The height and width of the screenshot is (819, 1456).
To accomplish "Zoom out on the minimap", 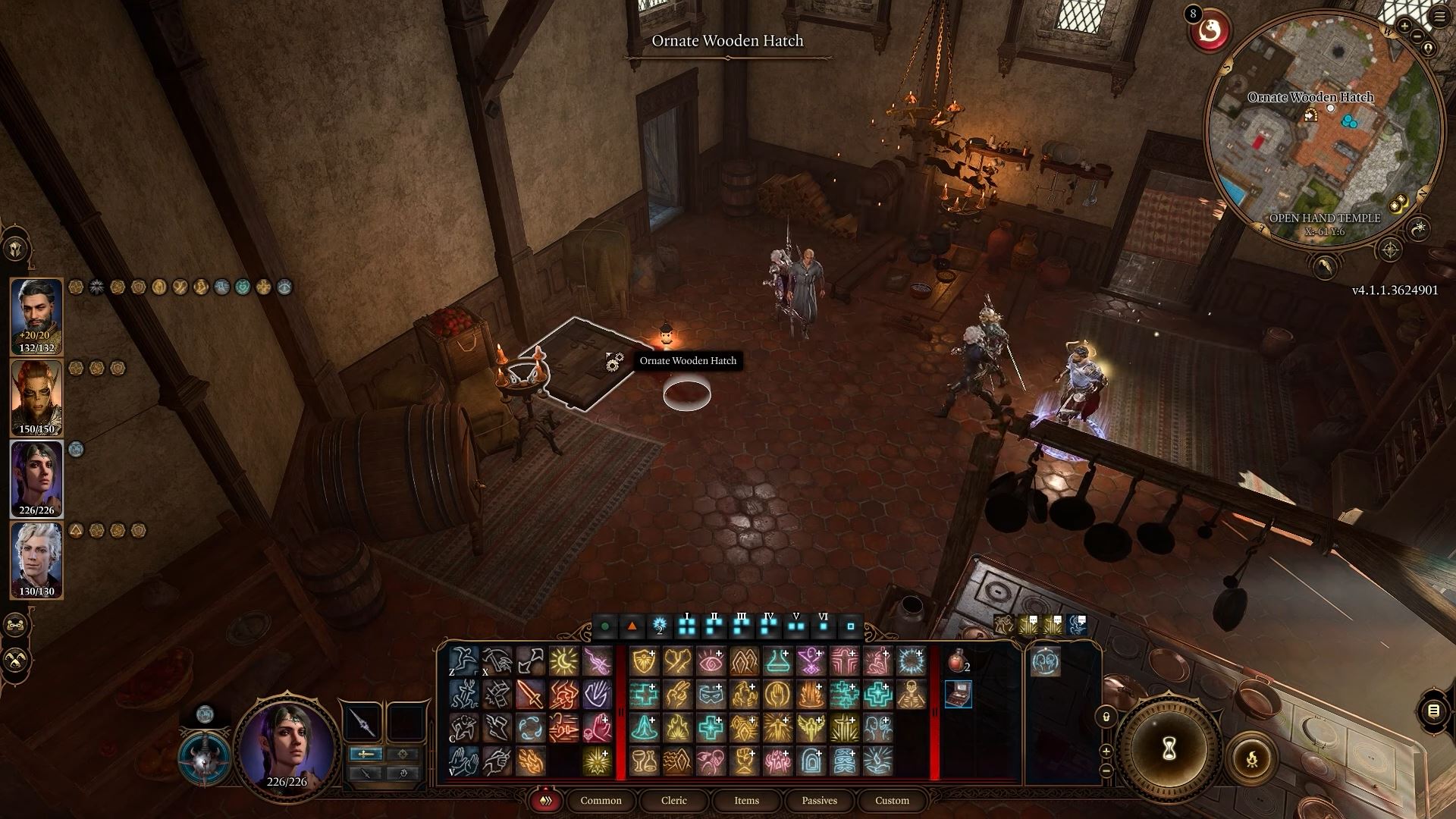I will pyautogui.click(x=1417, y=36).
